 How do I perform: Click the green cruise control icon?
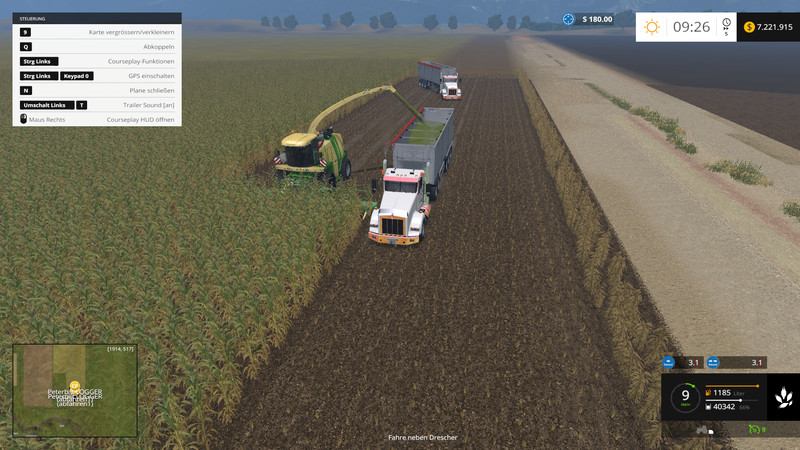coord(755,430)
